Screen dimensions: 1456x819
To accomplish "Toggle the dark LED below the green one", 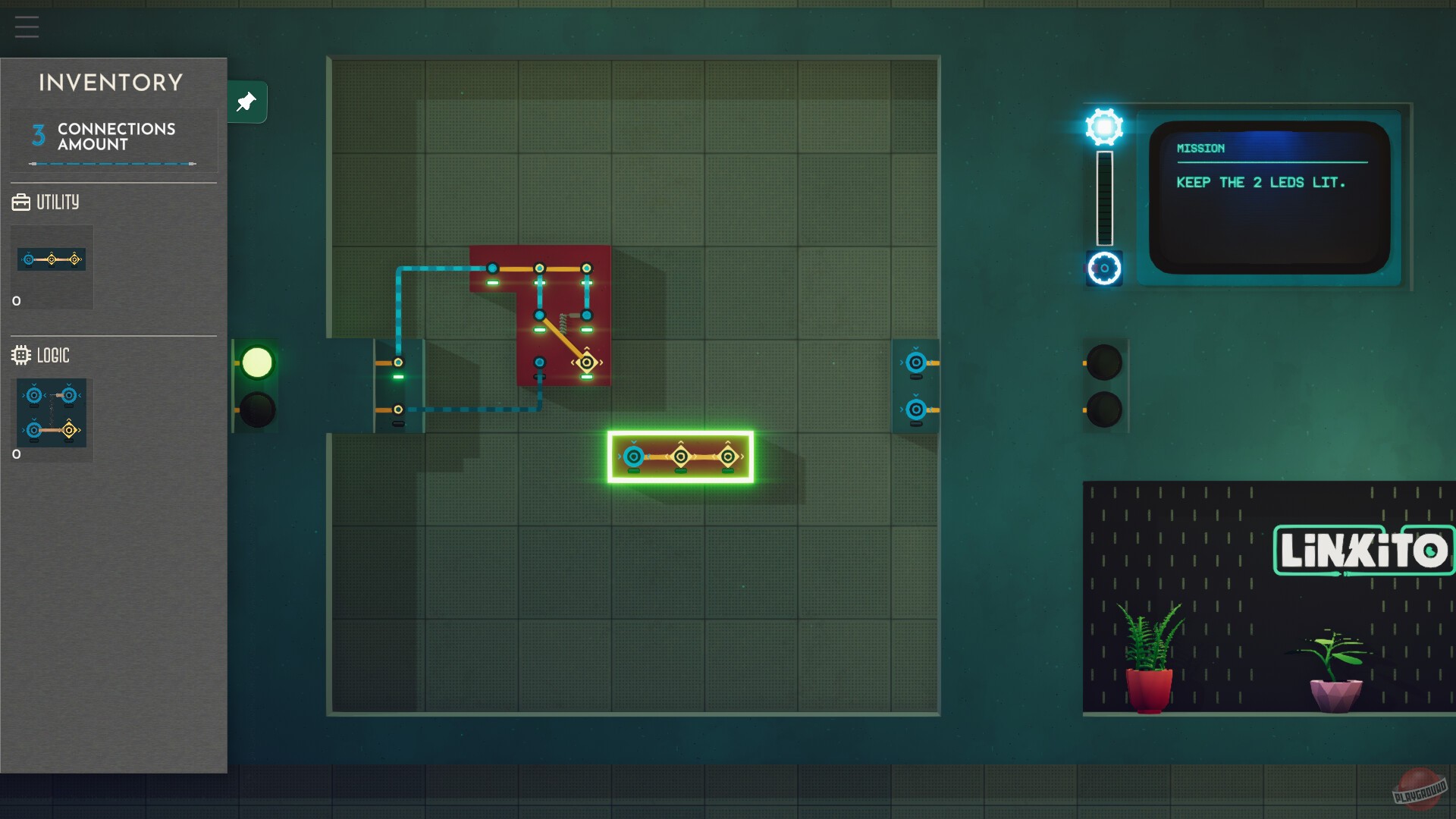I will click(x=256, y=409).
